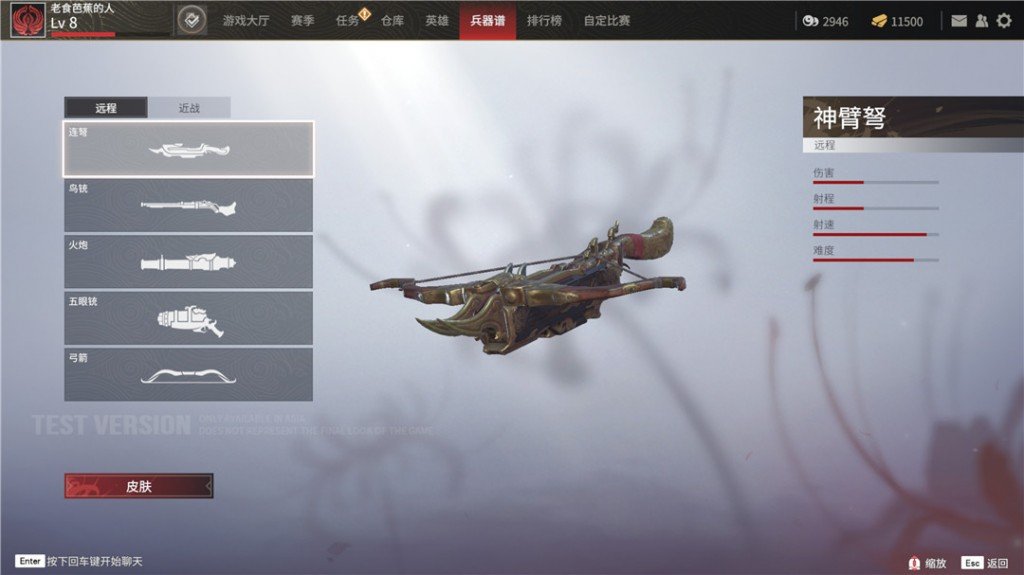Switch to the 近战 melee weapons category
Viewport: 1024px width, 575px height.
tap(189, 108)
